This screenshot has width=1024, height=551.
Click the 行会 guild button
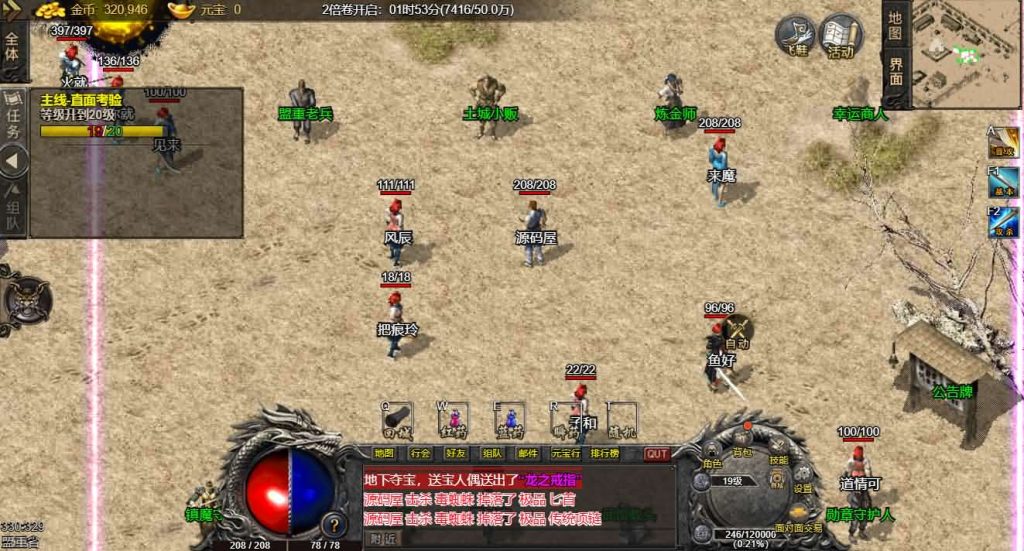(421, 453)
